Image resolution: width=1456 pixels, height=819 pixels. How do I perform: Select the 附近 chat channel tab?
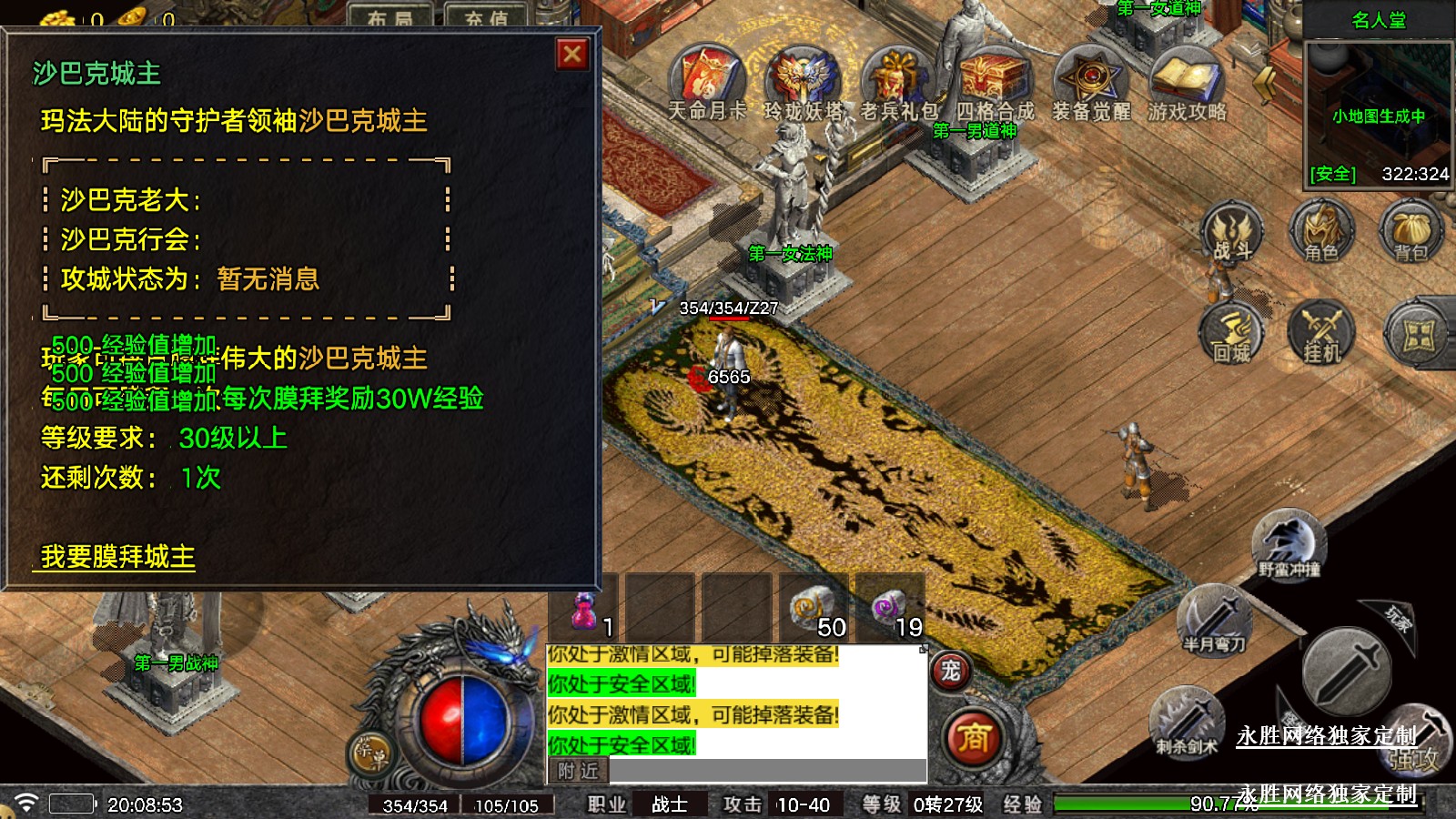[579, 771]
